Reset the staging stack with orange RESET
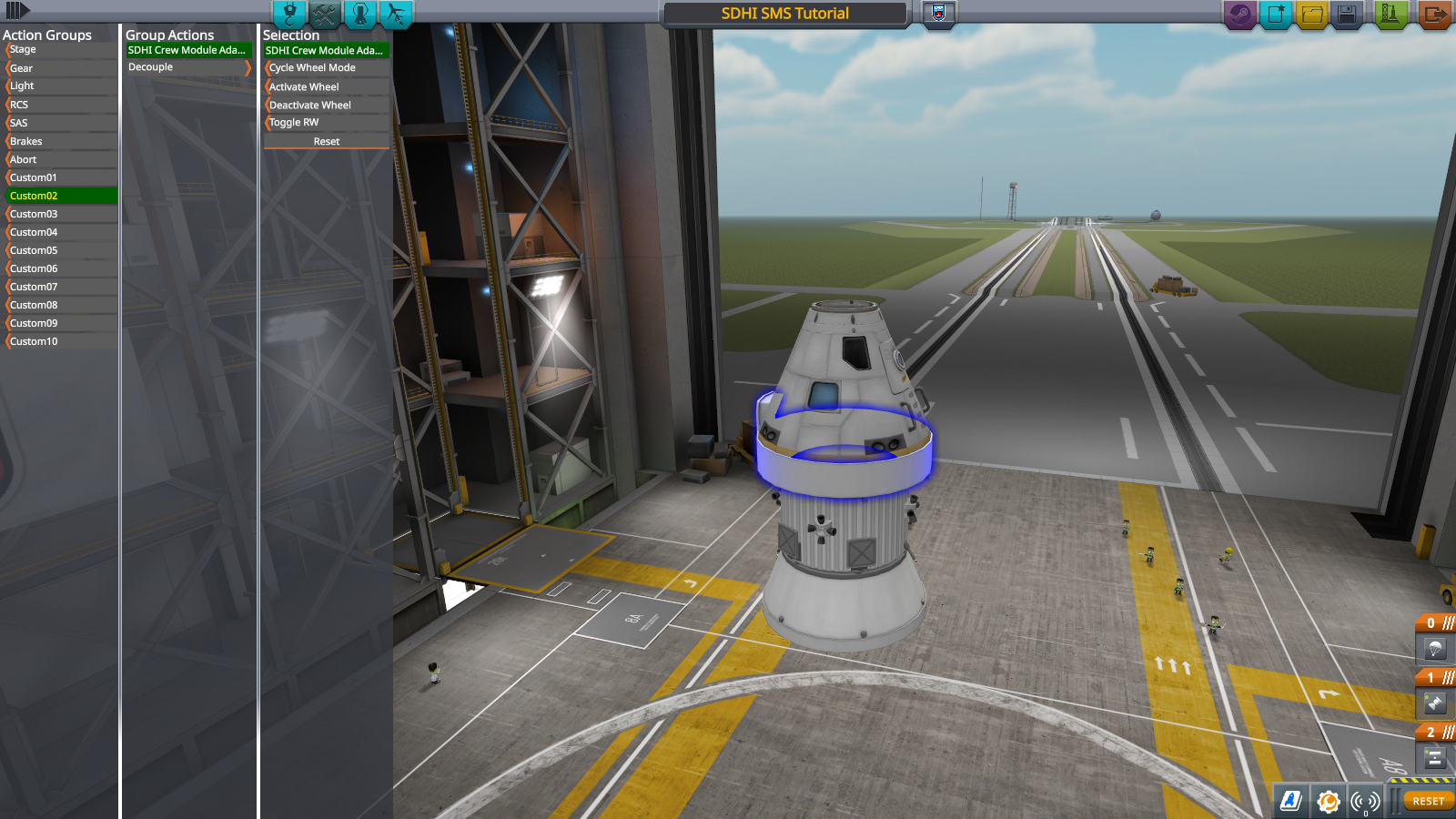 coord(1428,801)
